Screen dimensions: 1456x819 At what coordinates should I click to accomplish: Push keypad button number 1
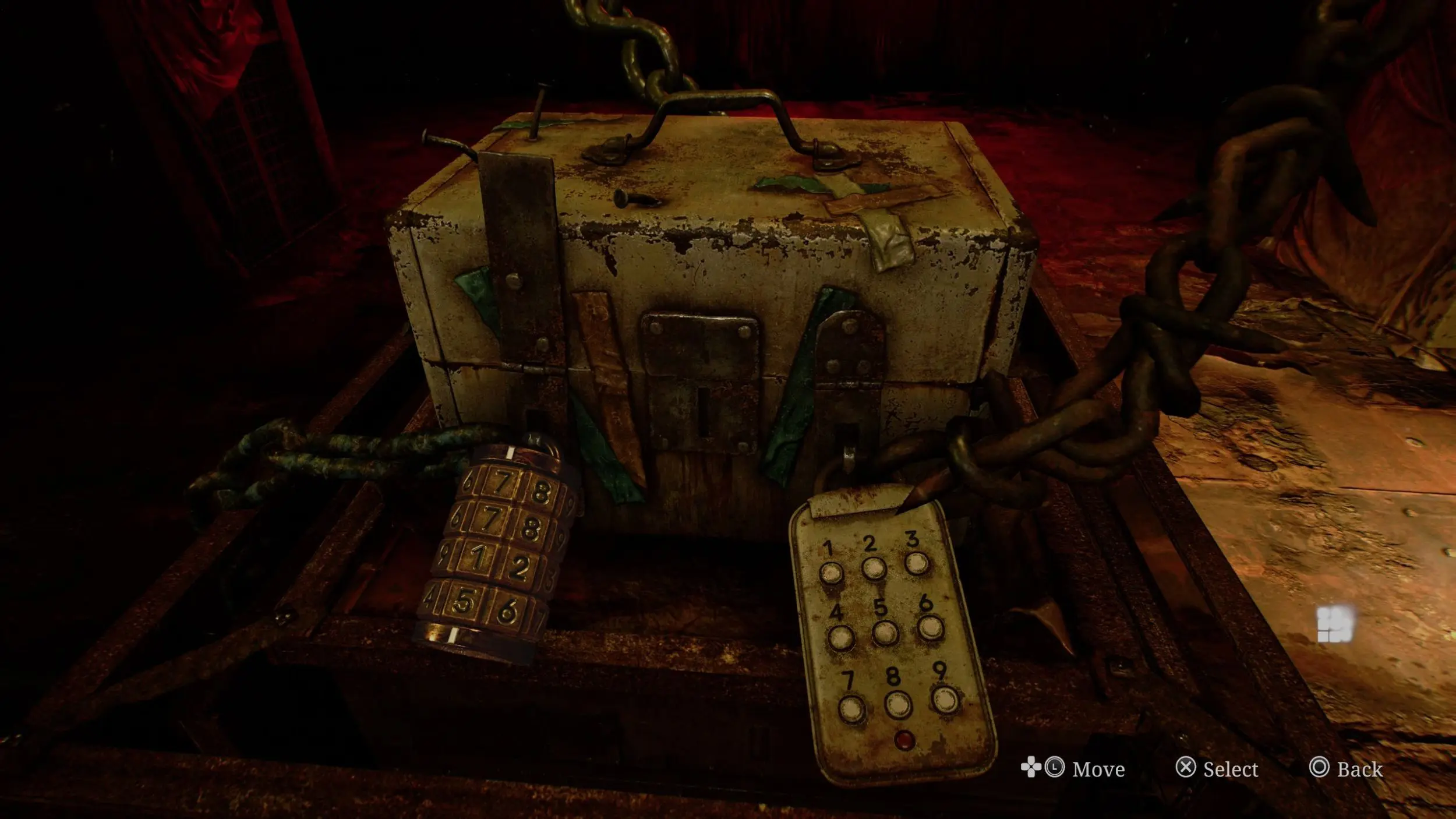(831, 573)
